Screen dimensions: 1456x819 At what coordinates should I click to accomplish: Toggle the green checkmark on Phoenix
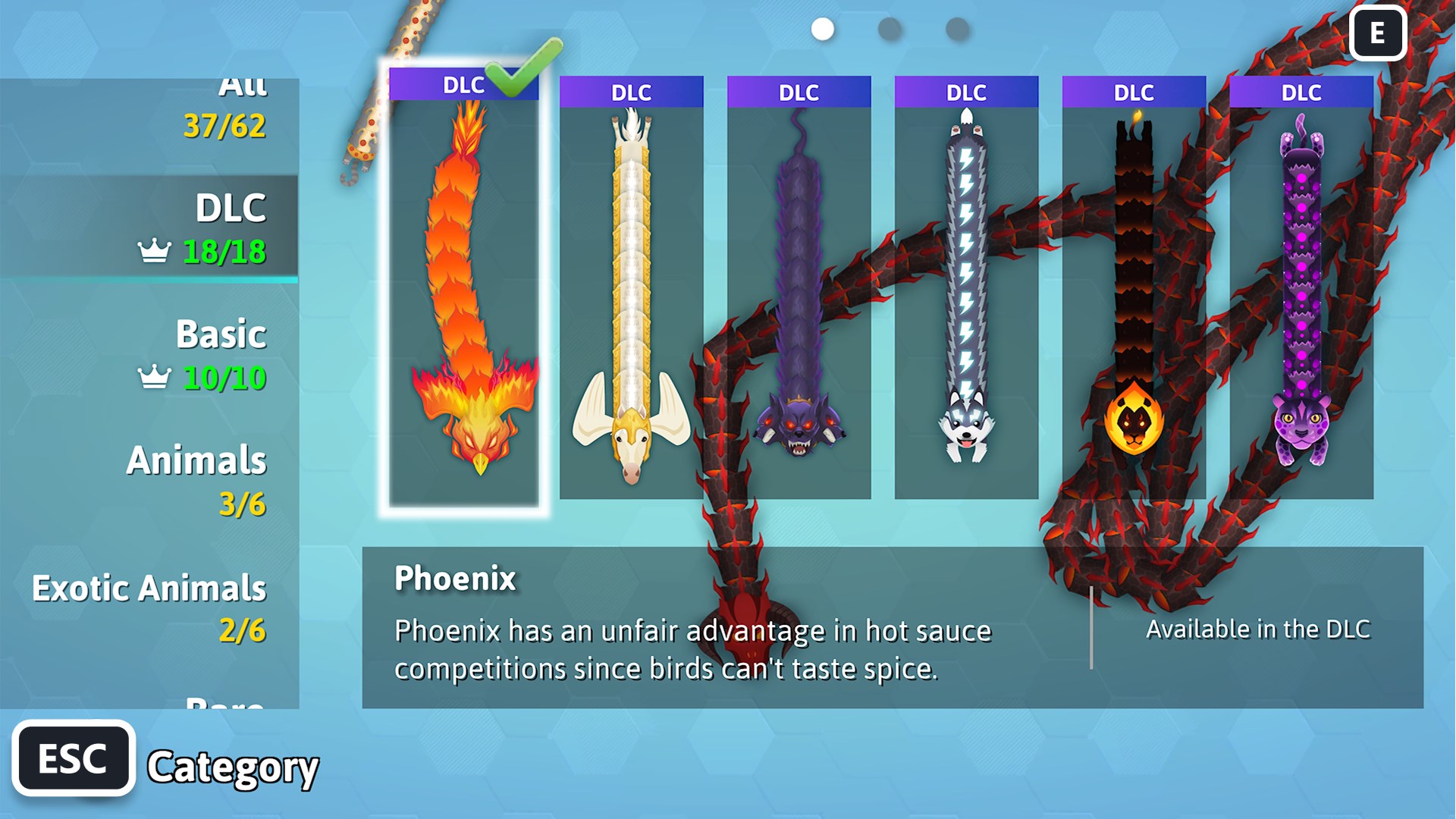[514, 76]
